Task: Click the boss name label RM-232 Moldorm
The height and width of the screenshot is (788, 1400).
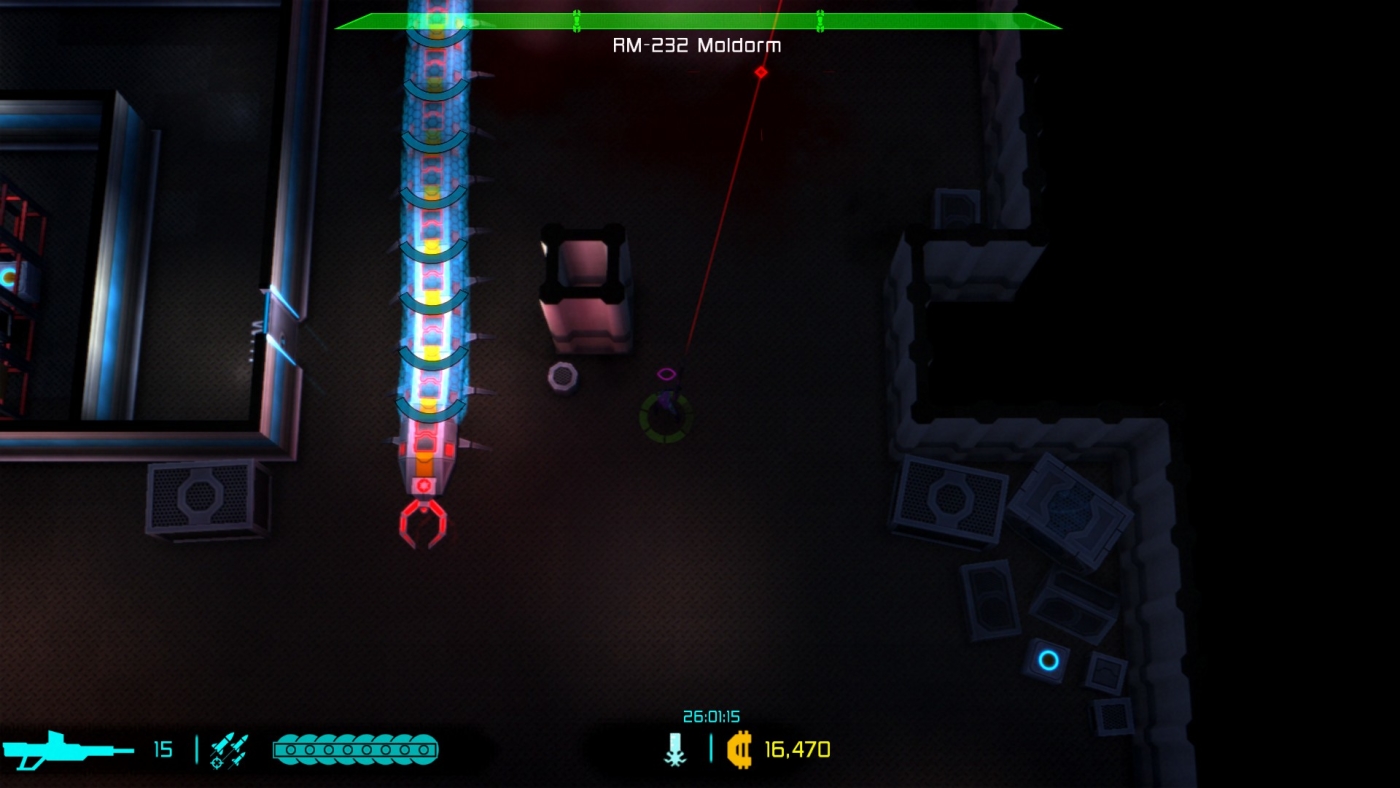Action: [698, 45]
